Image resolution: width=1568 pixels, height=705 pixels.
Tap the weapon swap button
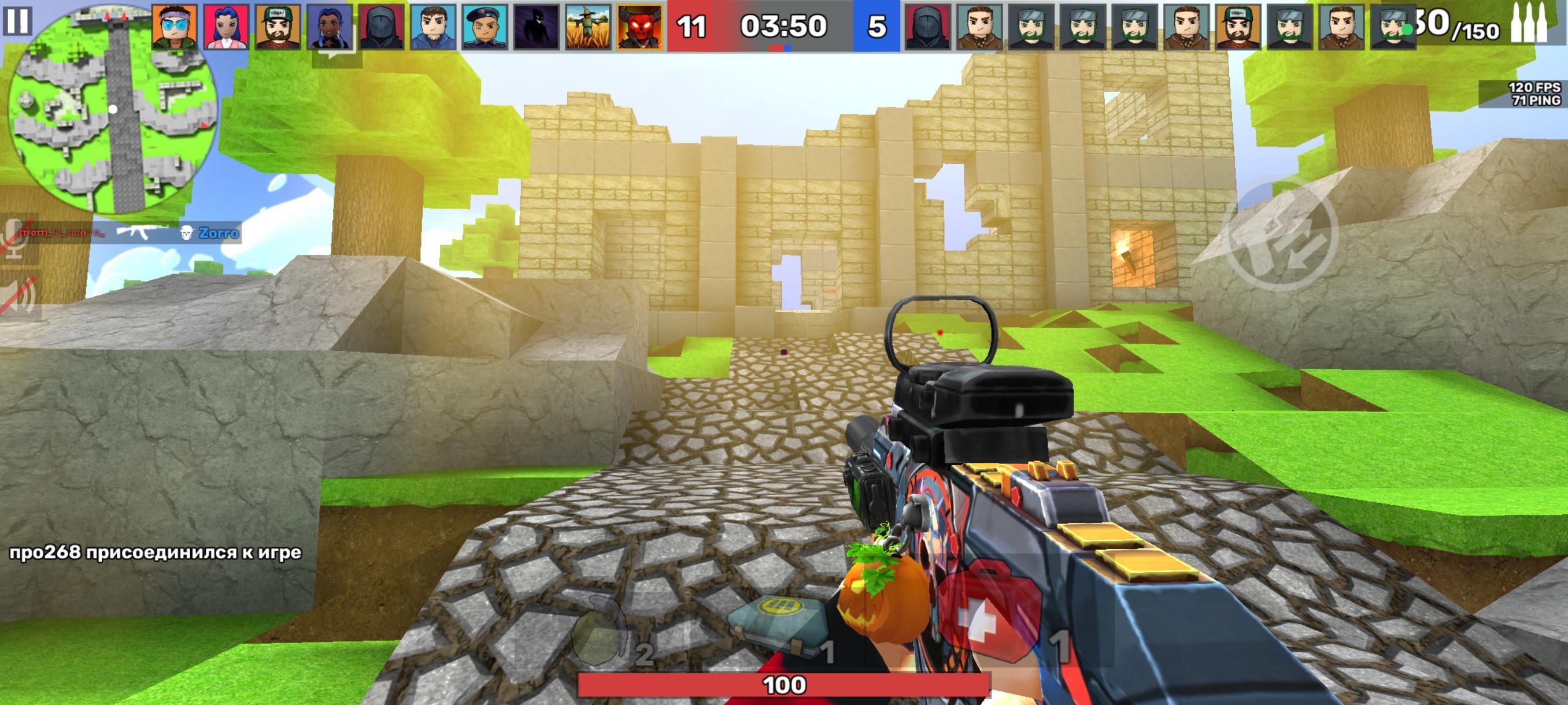tap(1281, 234)
